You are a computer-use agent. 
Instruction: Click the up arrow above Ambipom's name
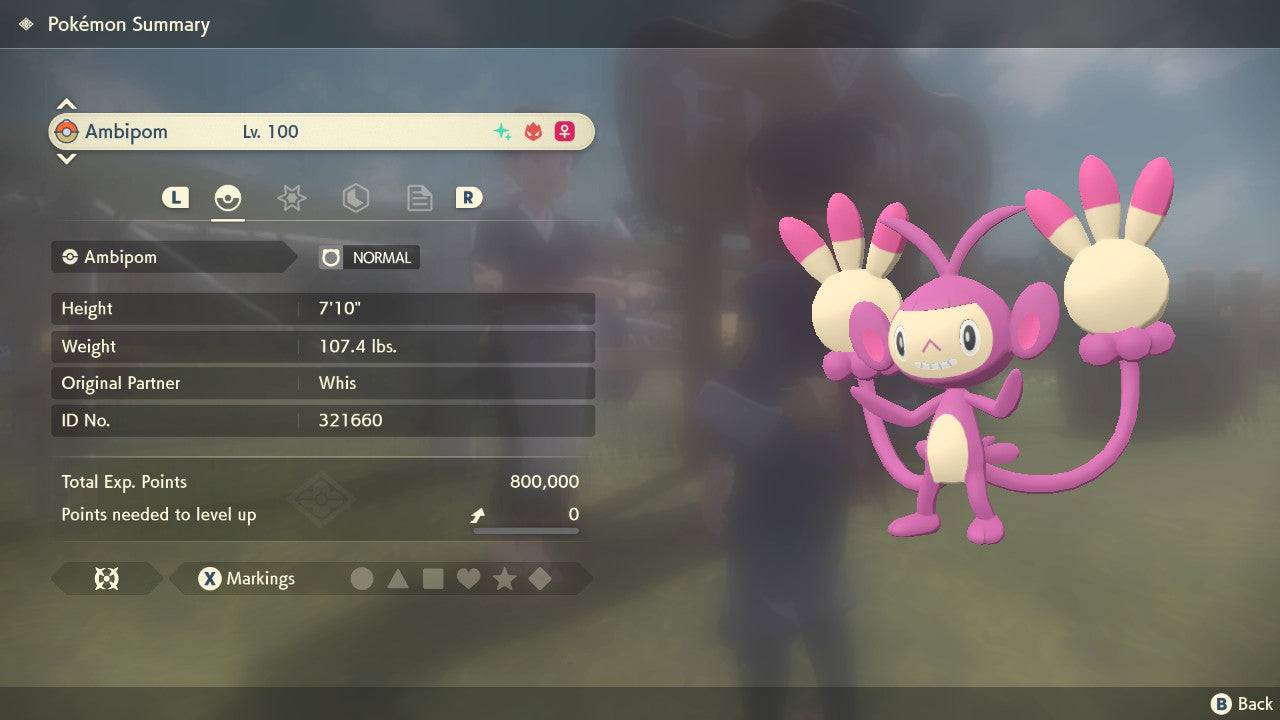tap(66, 104)
